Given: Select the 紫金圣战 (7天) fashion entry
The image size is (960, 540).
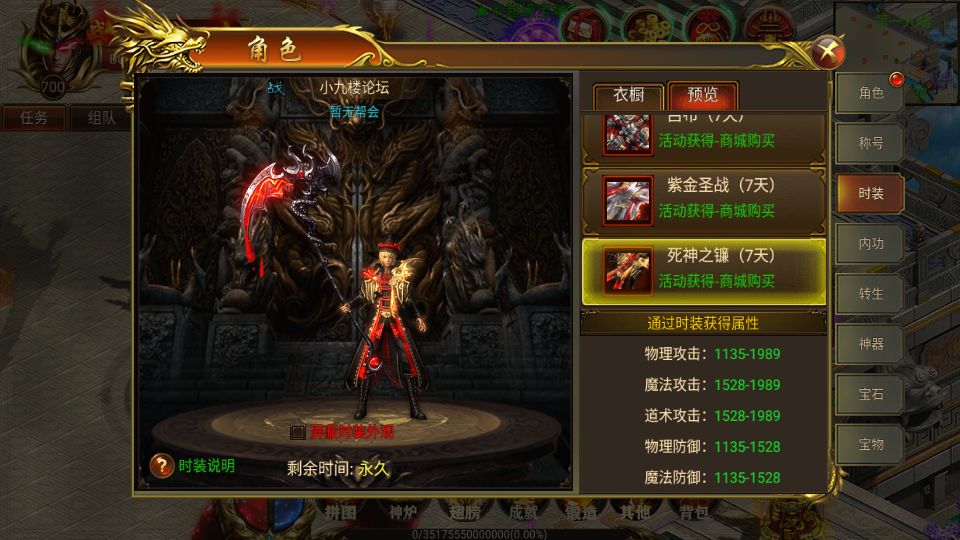Looking at the screenshot, I should 704,198.
